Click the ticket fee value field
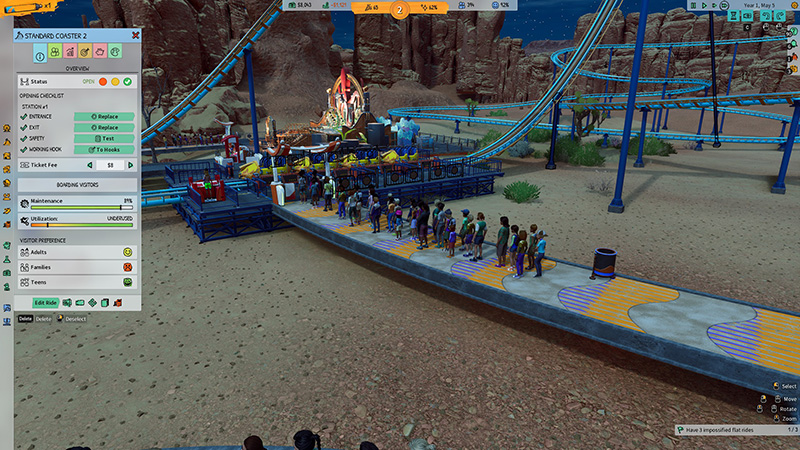The width and height of the screenshot is (800, 450). coord(110,165)
